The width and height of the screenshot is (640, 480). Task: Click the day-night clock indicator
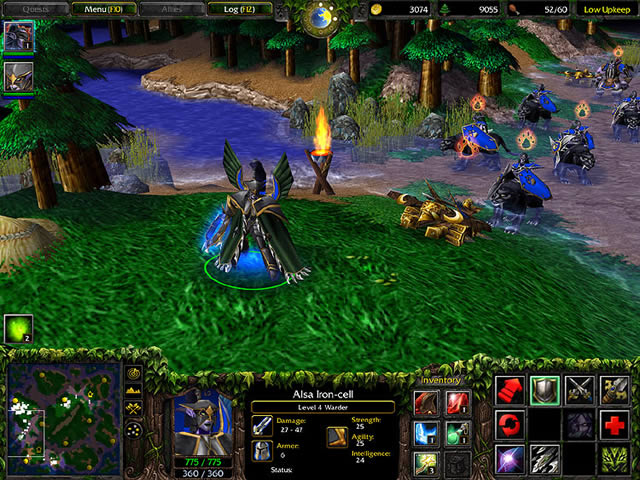(320, 17)
